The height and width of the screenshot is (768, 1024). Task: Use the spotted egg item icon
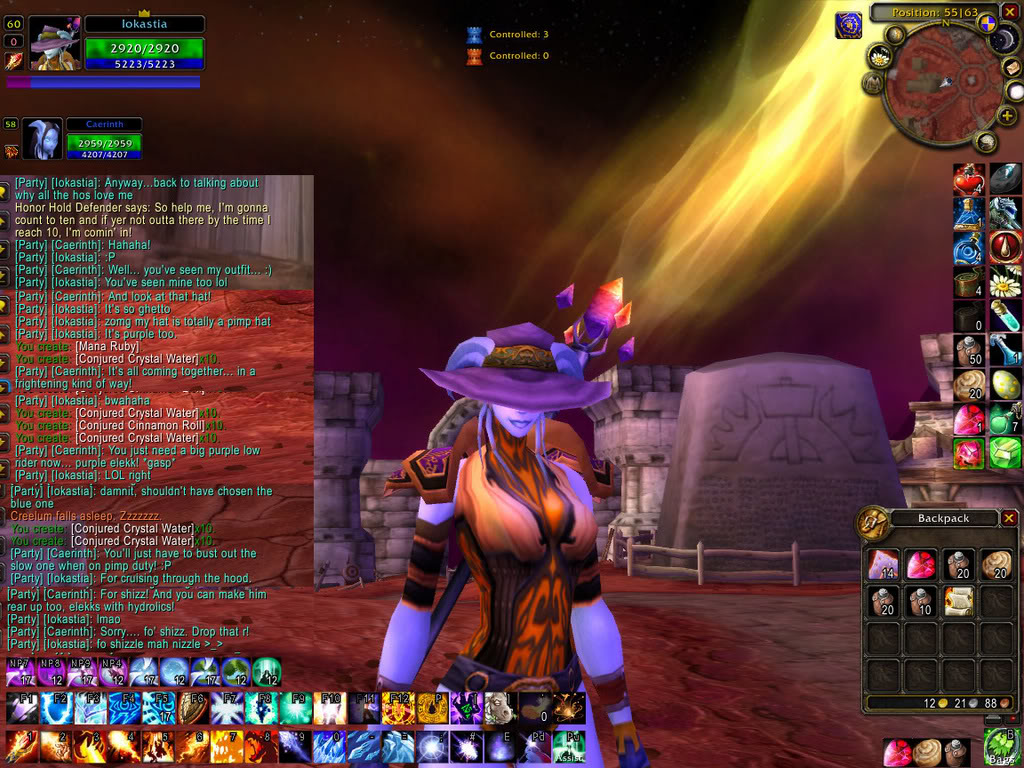(x=1005, y=385)
